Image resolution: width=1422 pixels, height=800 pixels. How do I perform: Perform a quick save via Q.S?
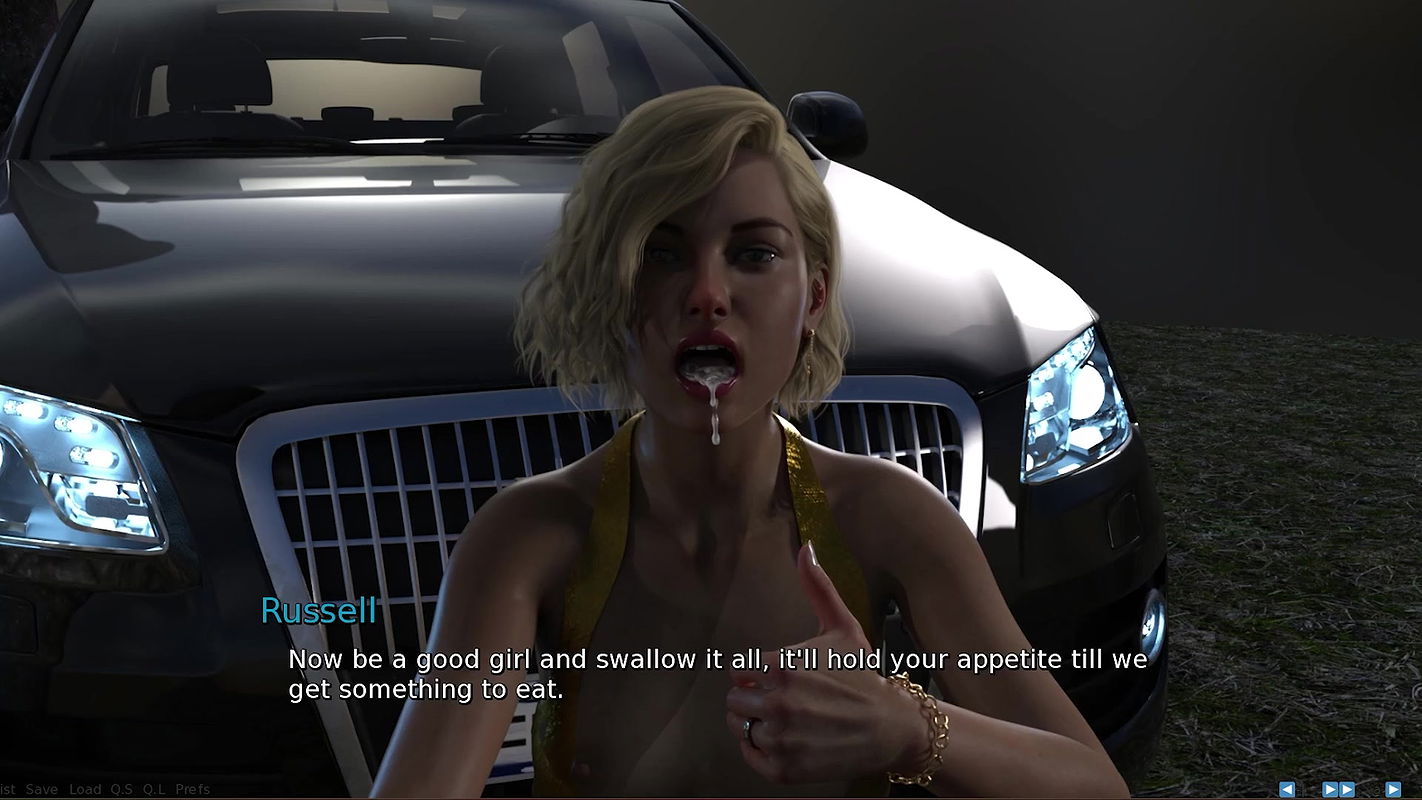pyautogui.click(x=122, y=789)
